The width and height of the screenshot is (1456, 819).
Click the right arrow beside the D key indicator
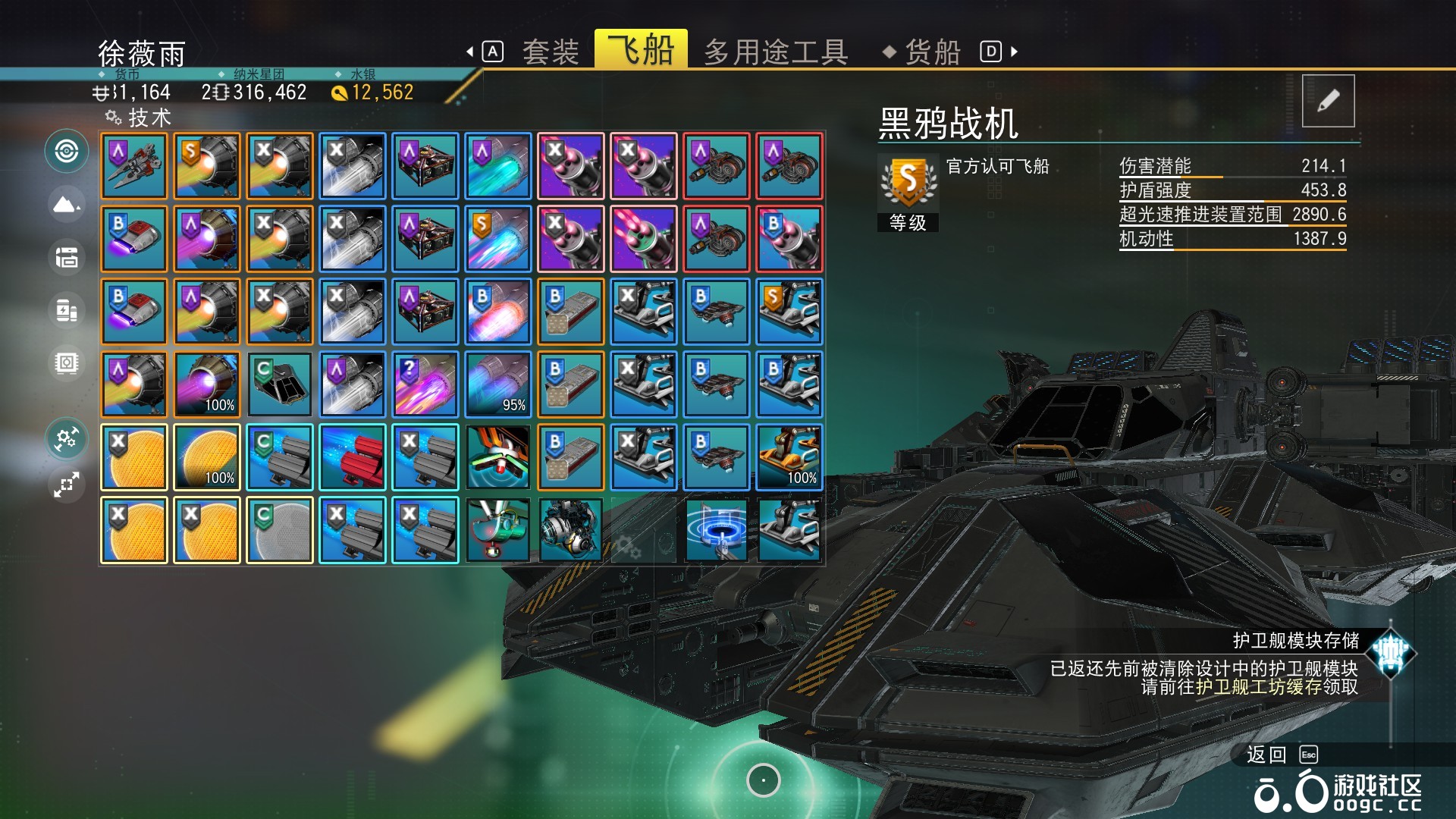pyautogui.click(x=1013, y=51)
